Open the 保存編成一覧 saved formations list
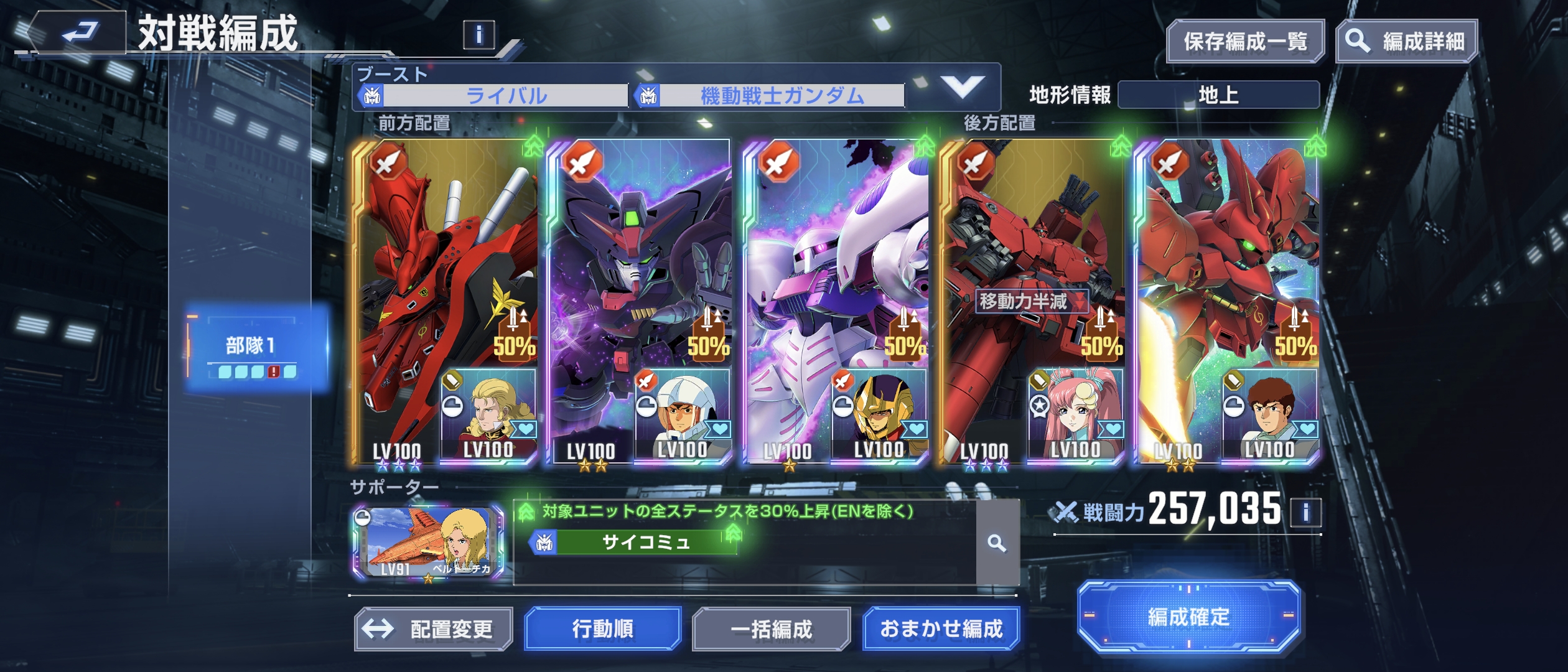The width and height of the screenshot is (1568, 672). coord(1245,42)
